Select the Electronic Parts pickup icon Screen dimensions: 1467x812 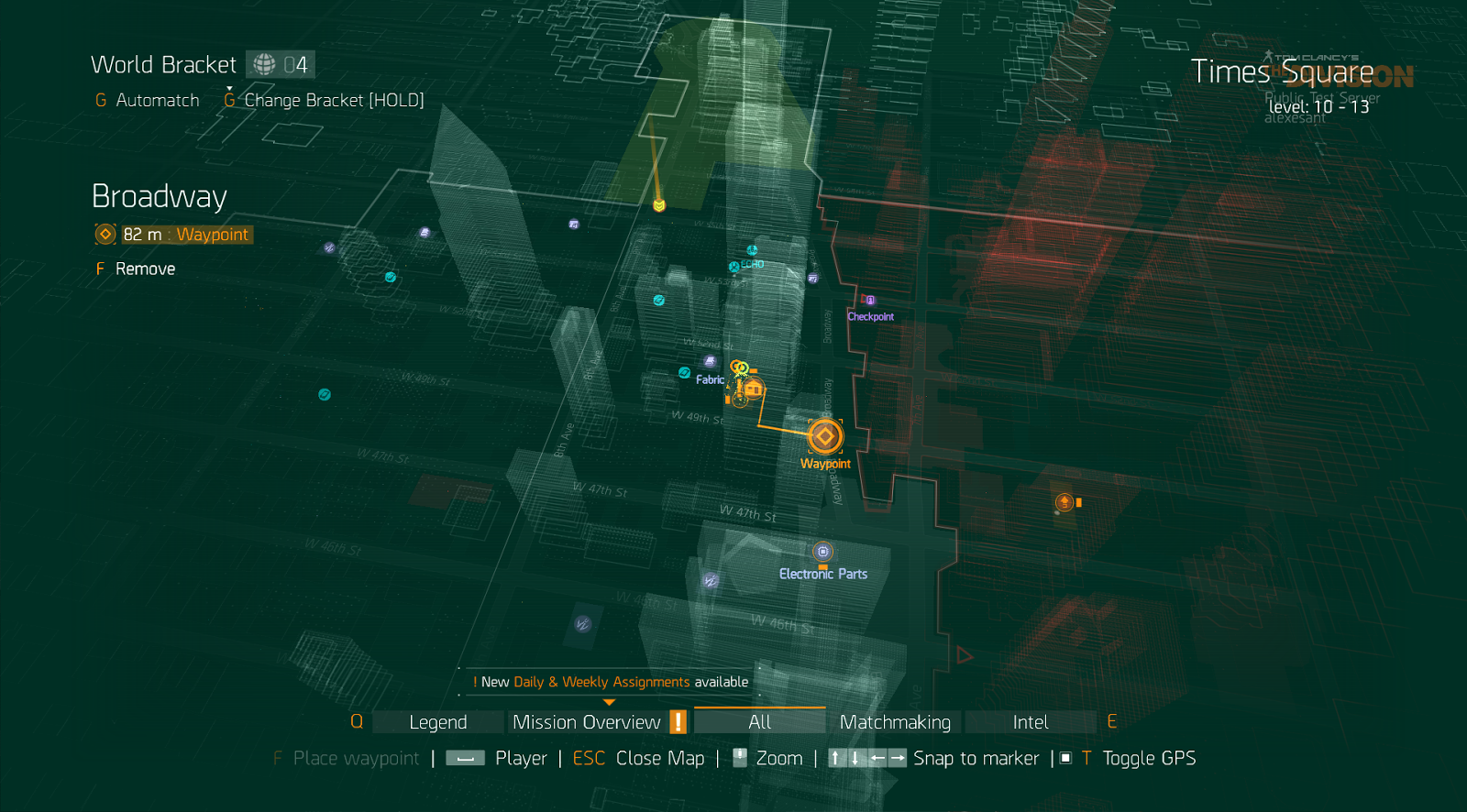821,552
